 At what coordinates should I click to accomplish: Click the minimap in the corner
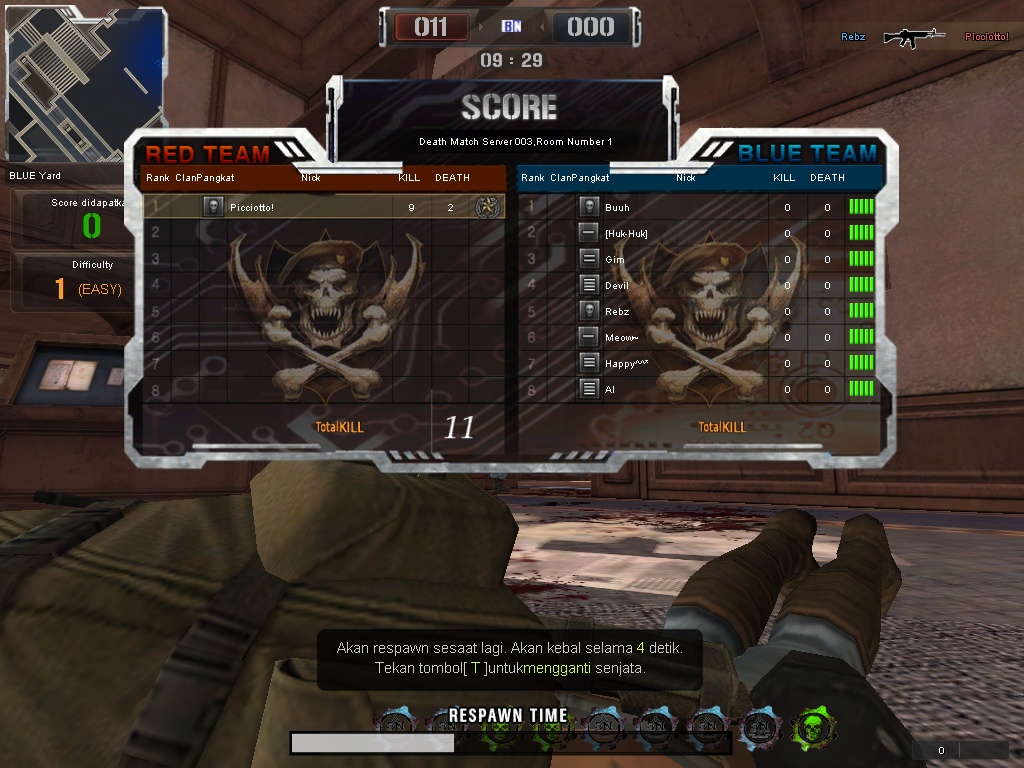[x=83, y=83]
